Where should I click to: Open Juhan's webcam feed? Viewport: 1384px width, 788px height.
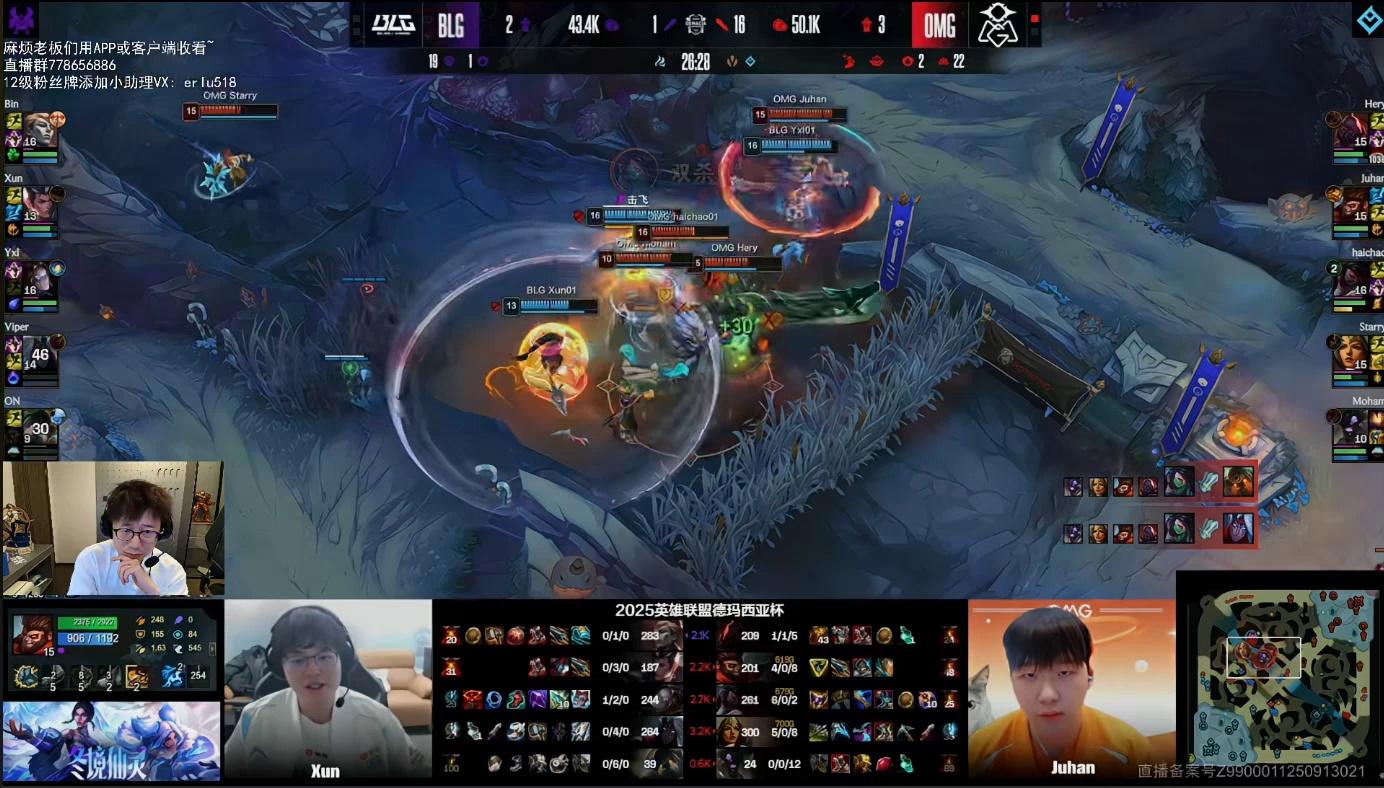point(1071,689)
